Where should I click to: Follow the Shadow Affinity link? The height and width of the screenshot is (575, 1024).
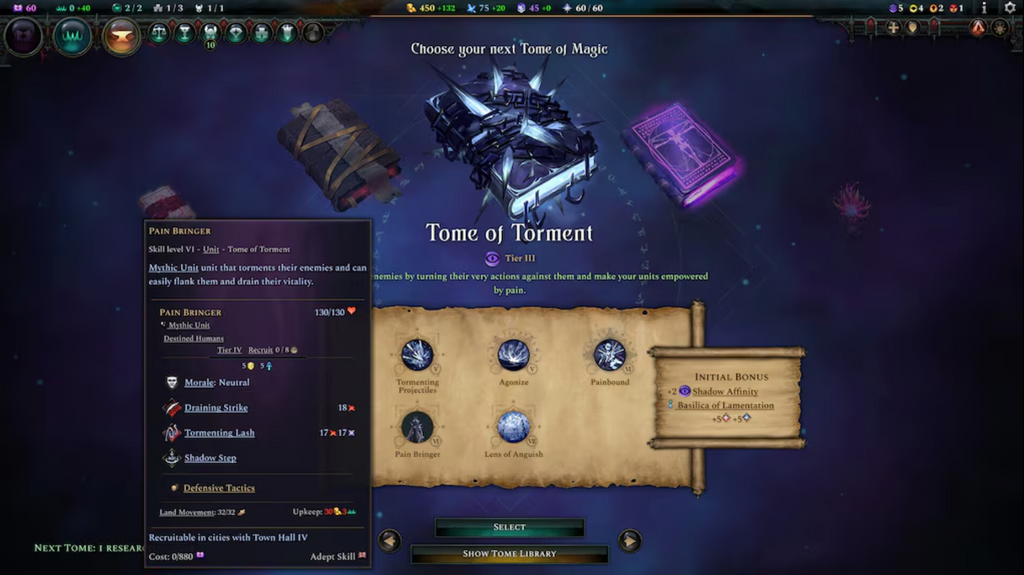pos(725,392)
